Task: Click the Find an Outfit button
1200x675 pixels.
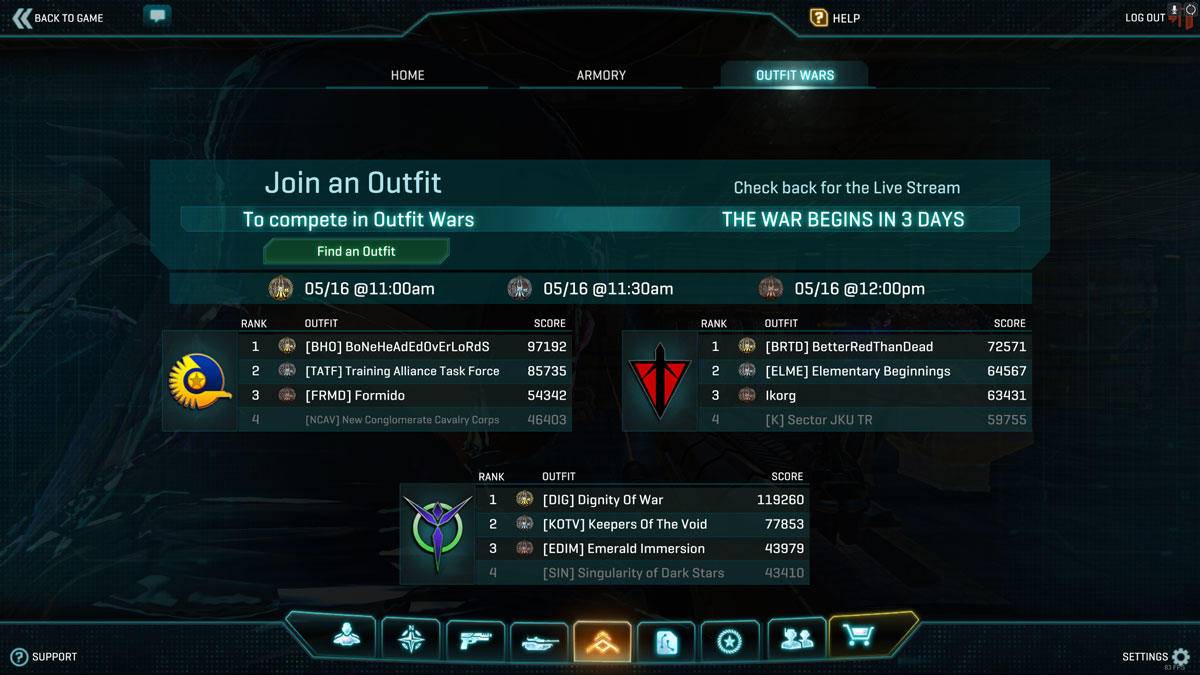Action: [356, 251]
